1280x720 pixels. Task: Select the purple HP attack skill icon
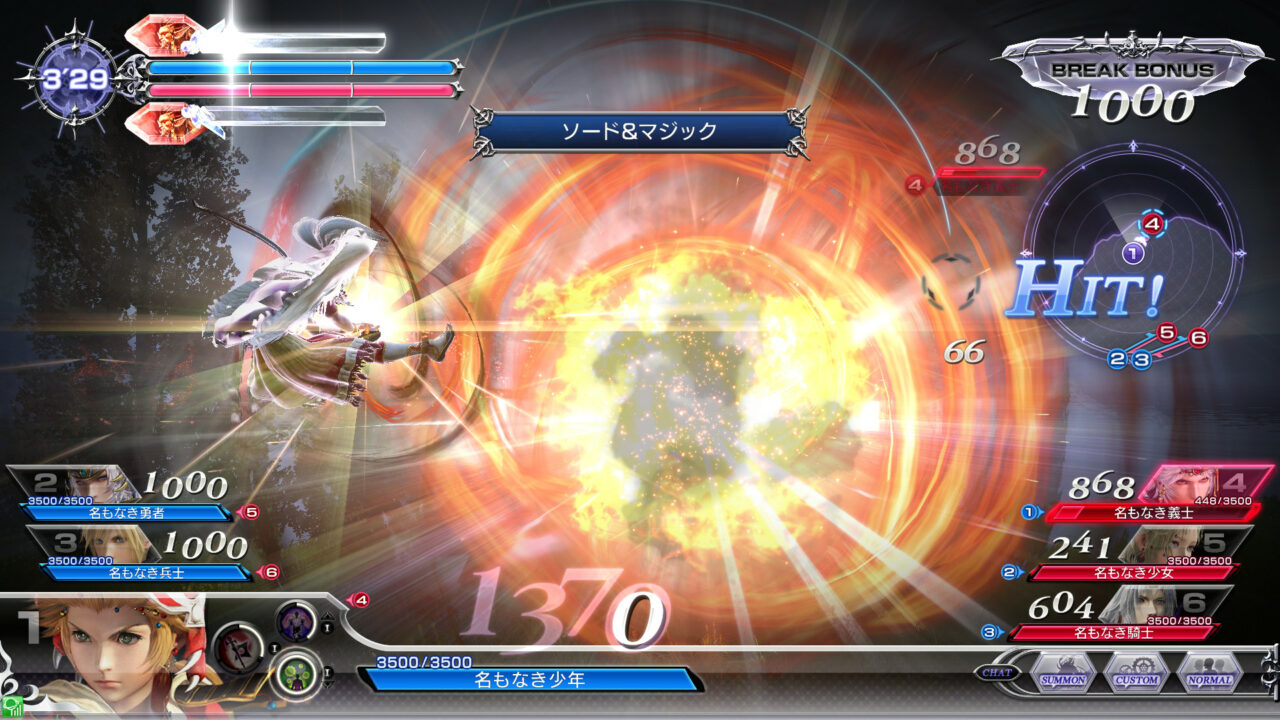pyautogui.click(x=297, y=622)
